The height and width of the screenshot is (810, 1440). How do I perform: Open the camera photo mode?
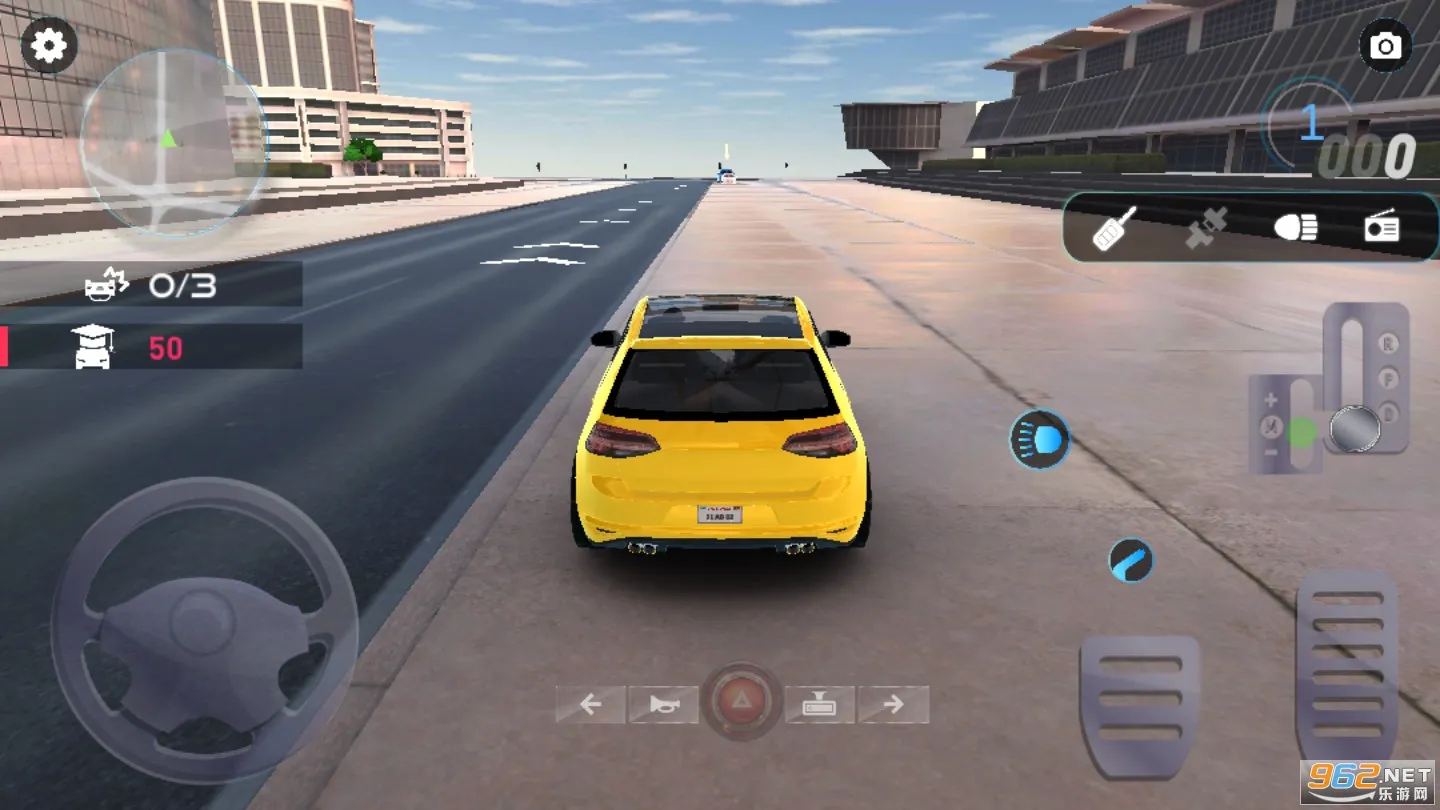[1385, 45]
